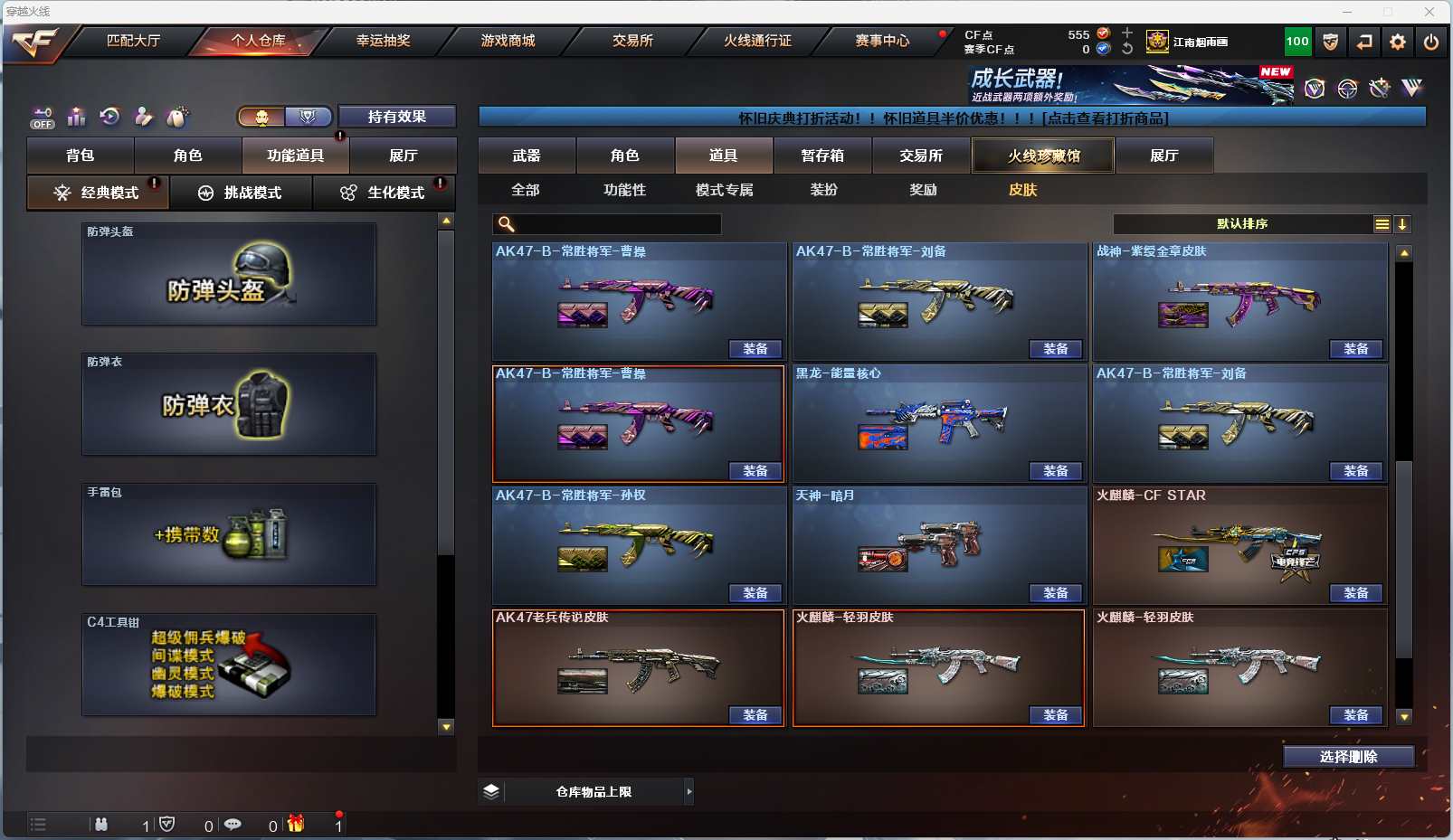Equip the 黑龙-能量核心 skin

(x=1055, y=471)
